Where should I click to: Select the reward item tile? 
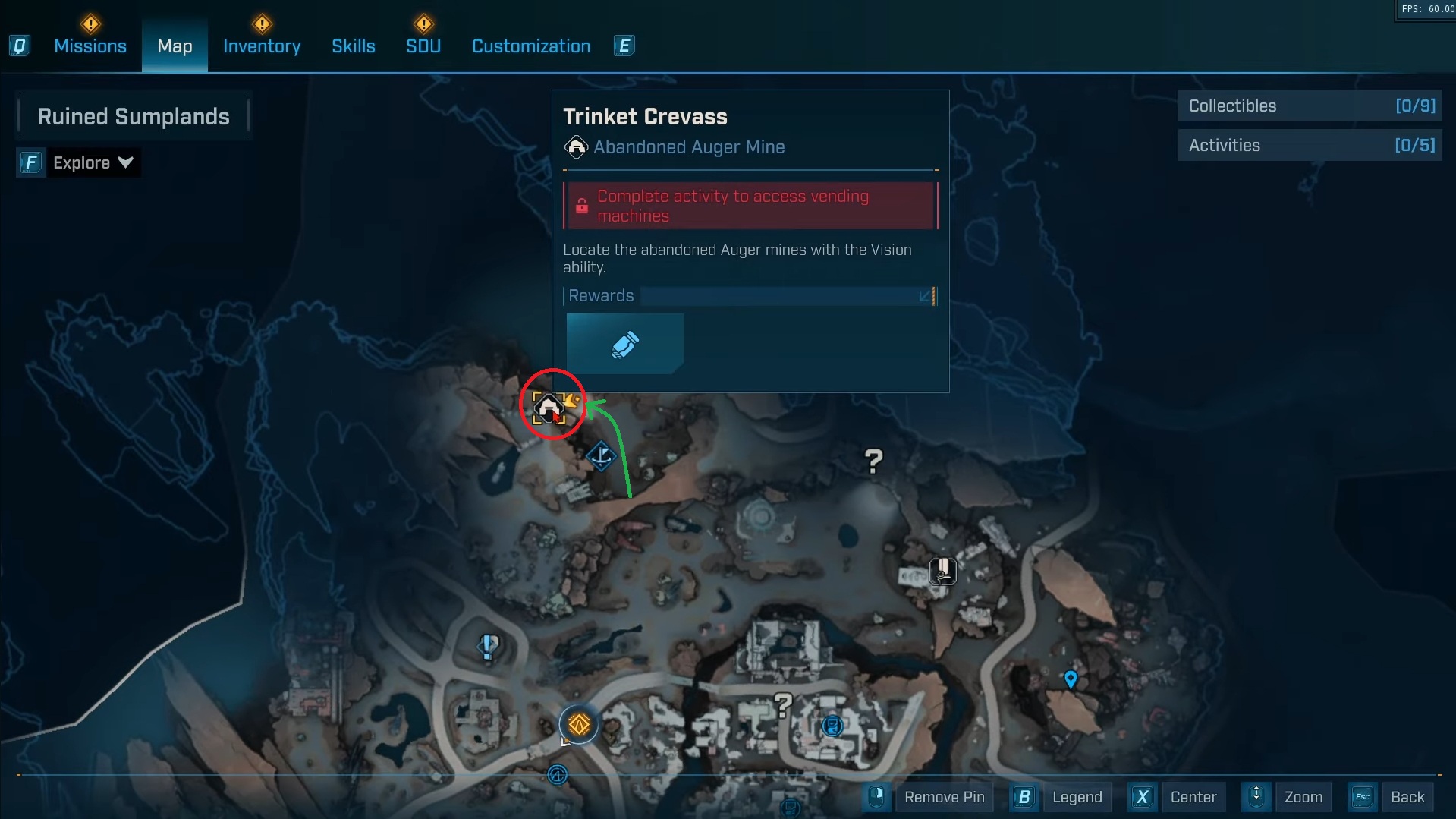[625, 344]
